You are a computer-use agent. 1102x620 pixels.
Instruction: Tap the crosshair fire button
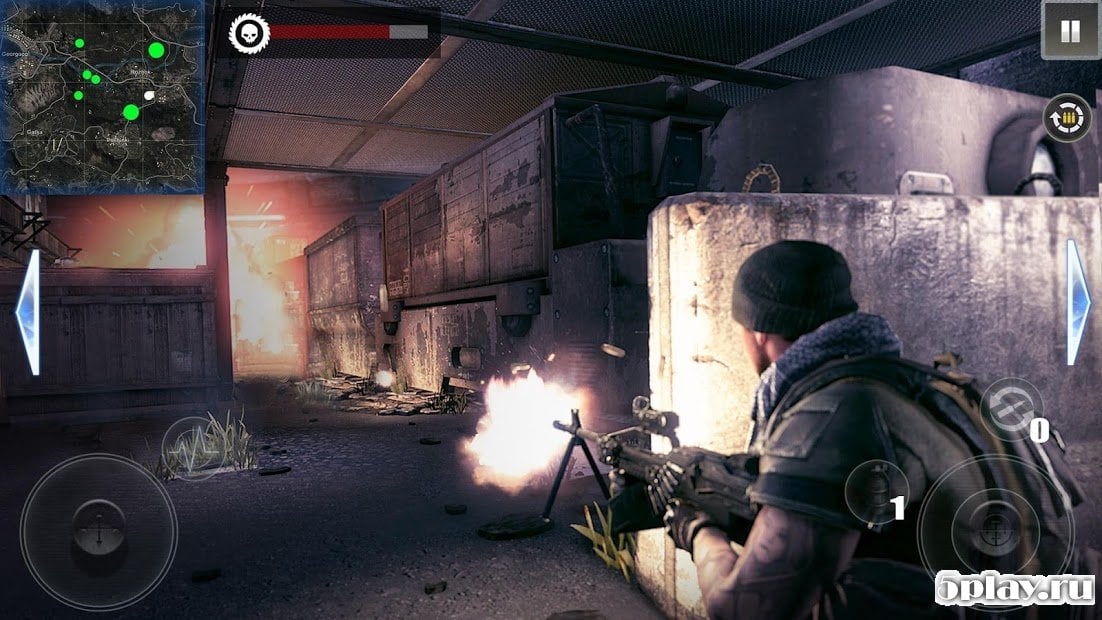click(x=995, y=532)
